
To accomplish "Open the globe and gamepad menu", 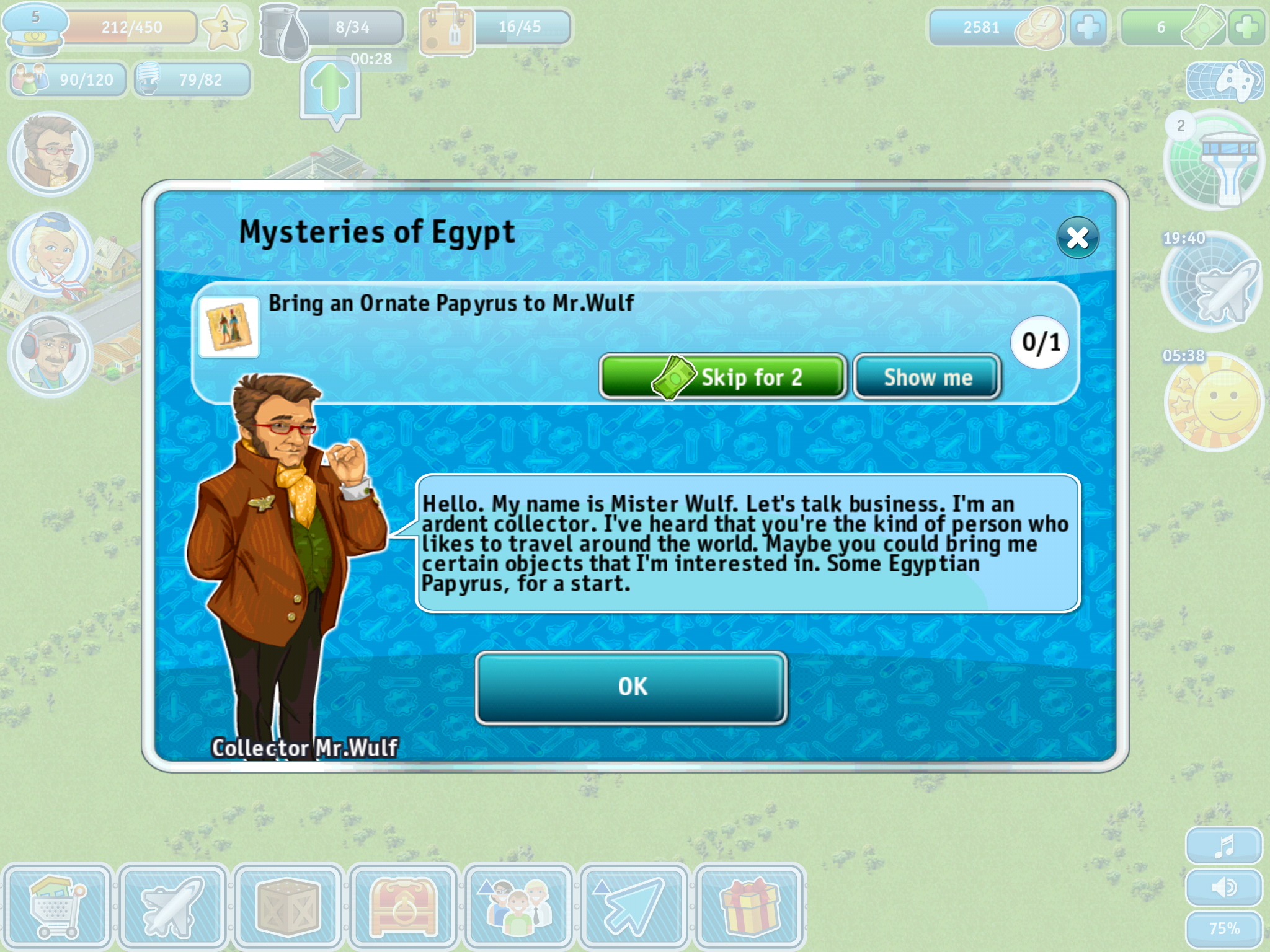I will [1225, 81].
